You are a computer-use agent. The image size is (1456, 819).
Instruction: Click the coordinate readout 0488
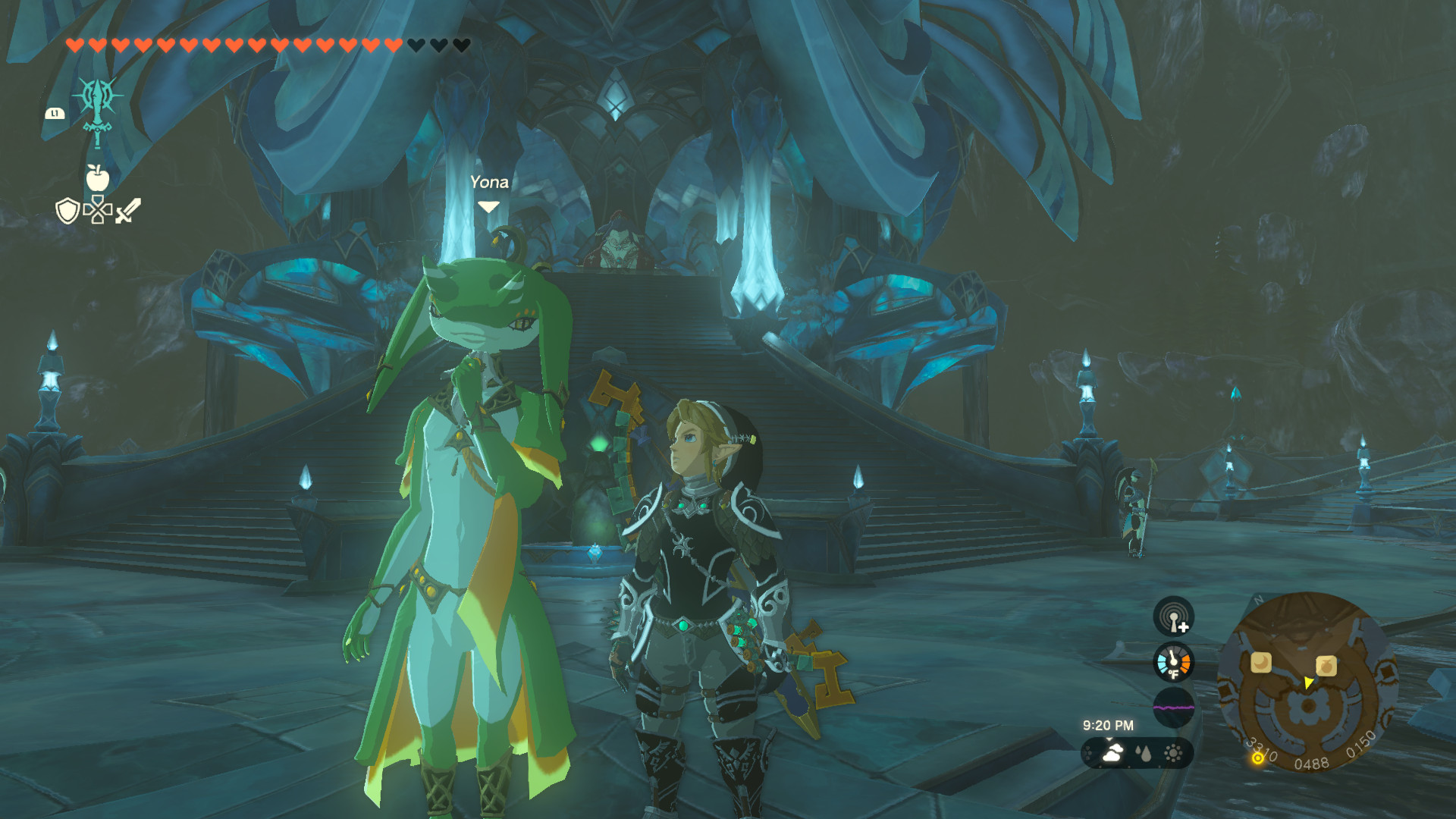[x=1311, y=763]
